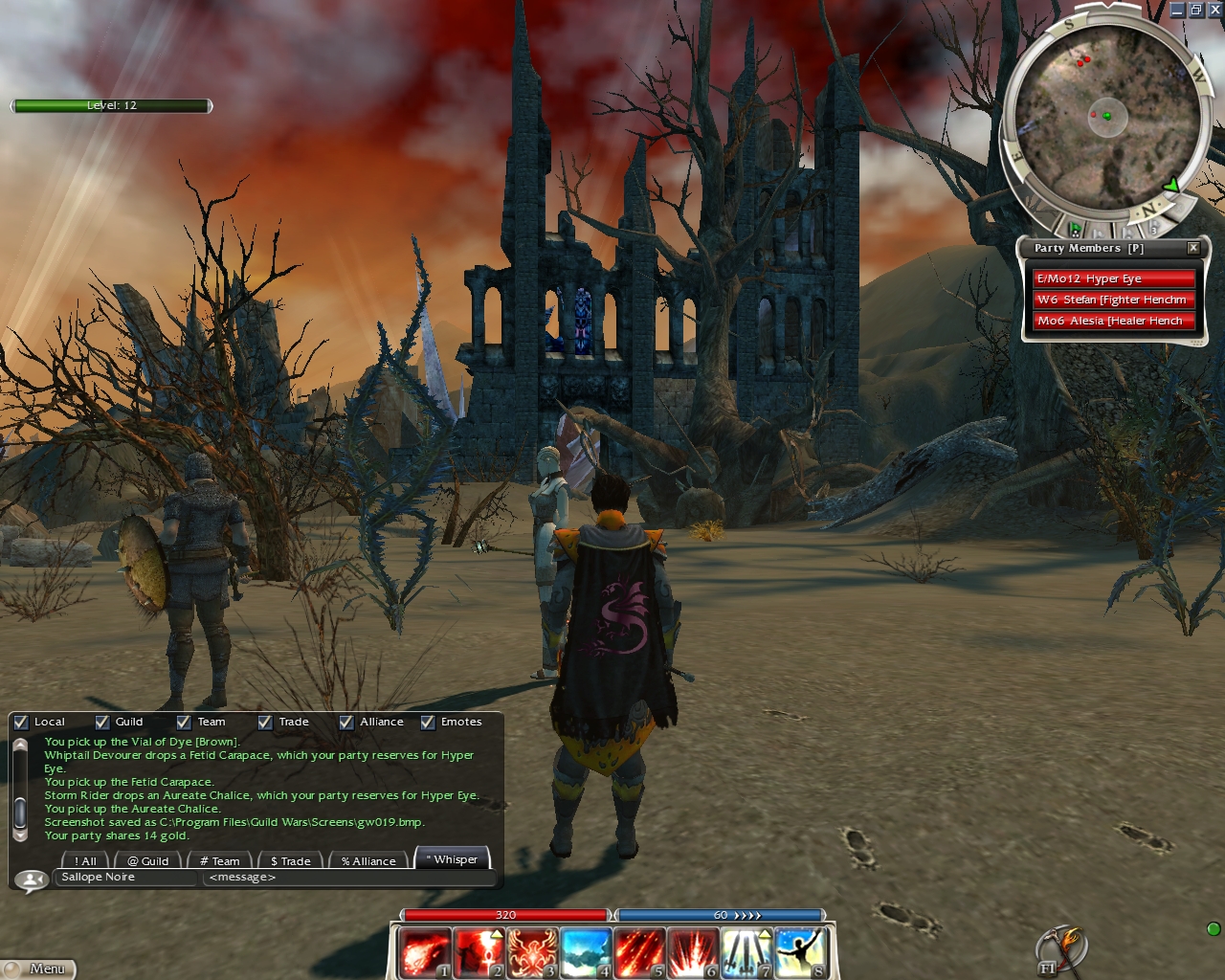This screenshot has width=1225, height=980.
Task: Click the F1 weapon set icon
Action: (1059, 951)
